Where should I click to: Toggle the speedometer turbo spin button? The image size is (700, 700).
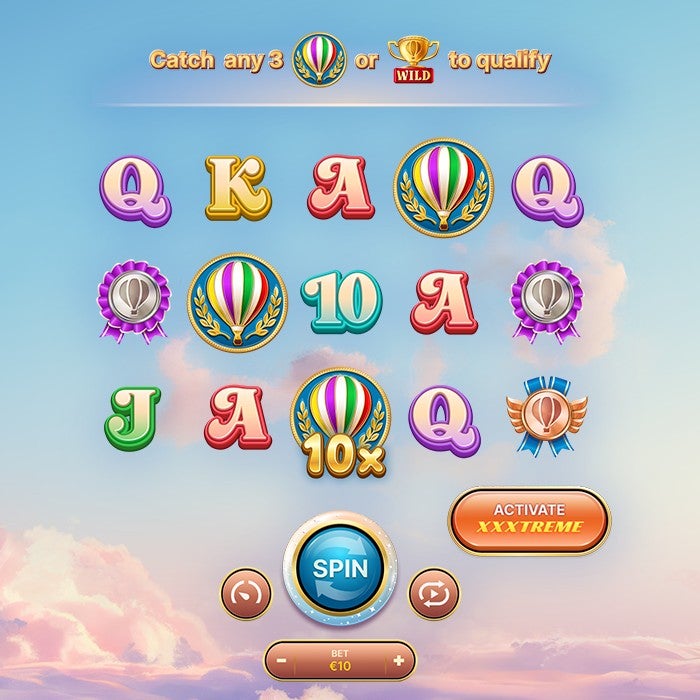click(x=245, y=593)
